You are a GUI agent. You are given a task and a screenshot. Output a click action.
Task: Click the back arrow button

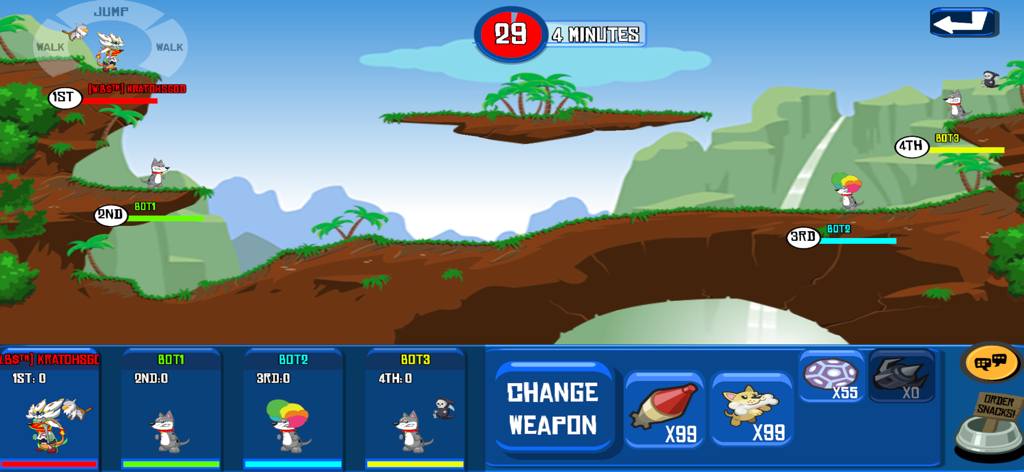962,23
